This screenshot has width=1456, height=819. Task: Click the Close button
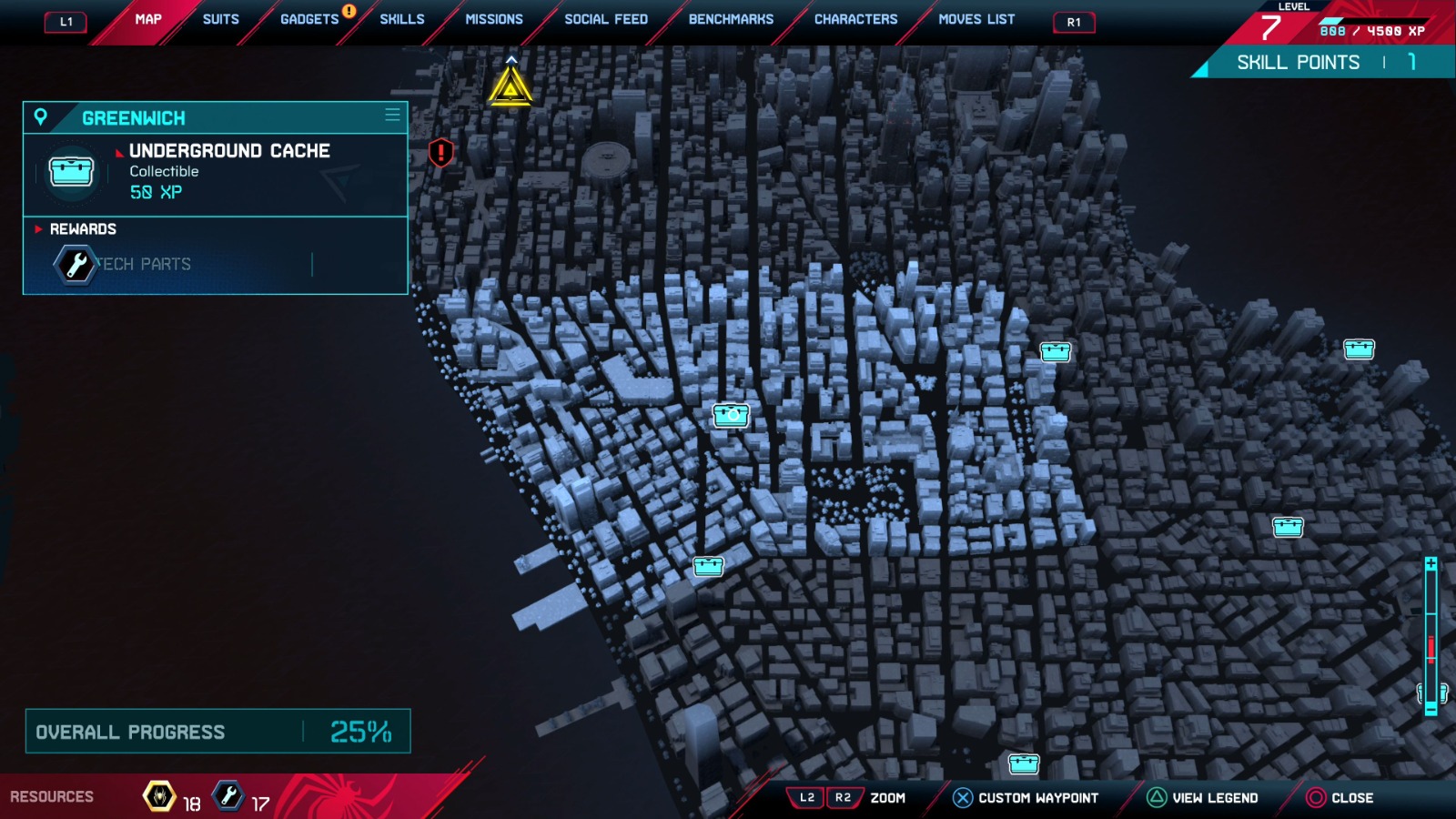click(1340, 798)
